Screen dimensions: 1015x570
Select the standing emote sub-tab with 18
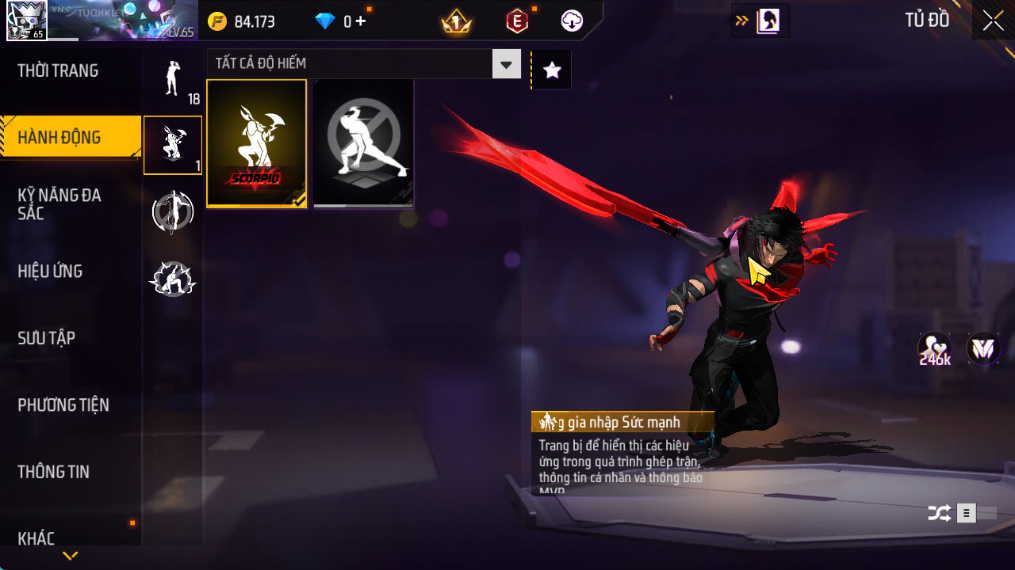(172, 79)
